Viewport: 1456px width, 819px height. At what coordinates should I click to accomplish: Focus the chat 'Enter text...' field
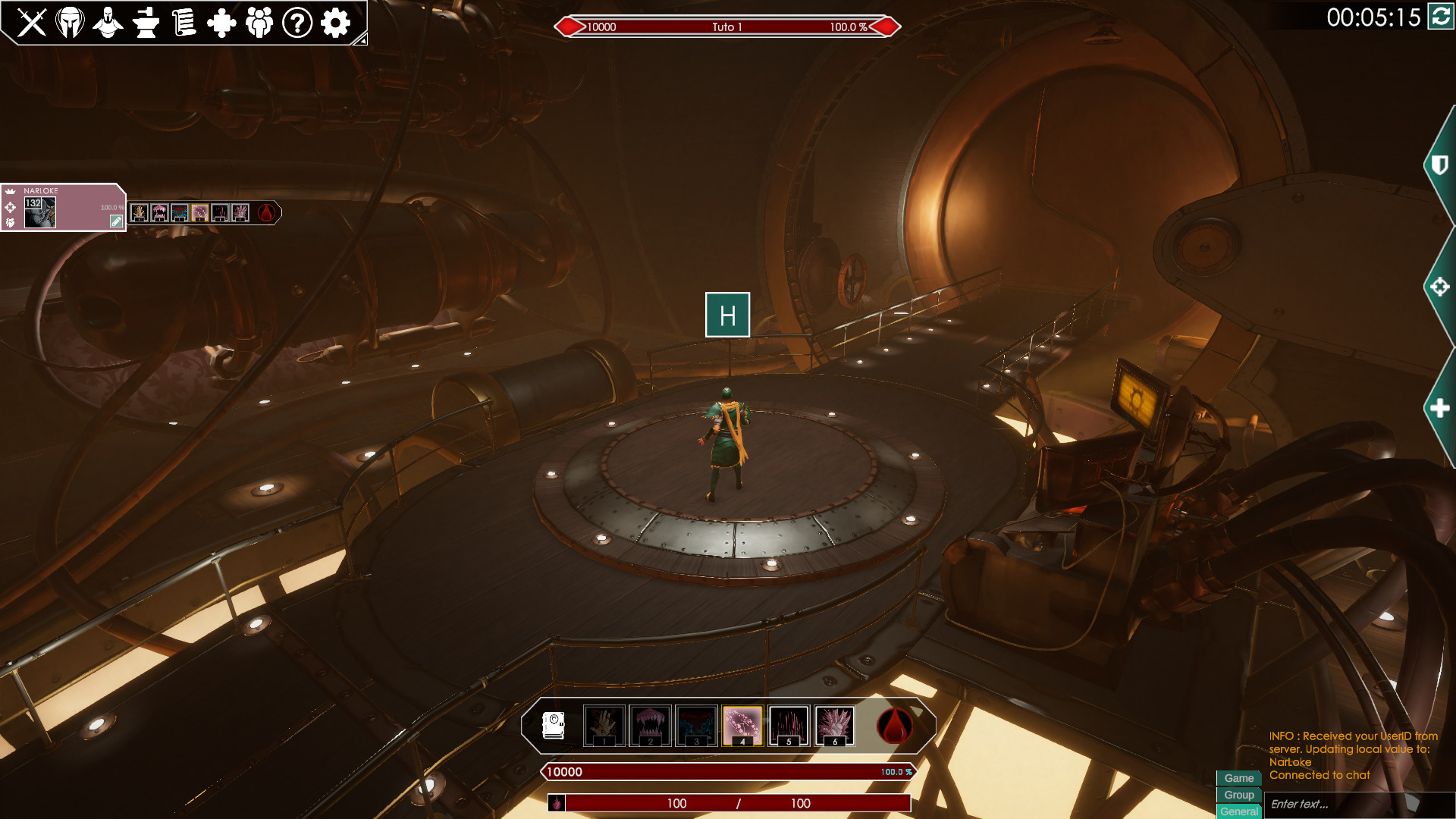click(x=1335, y=804)
